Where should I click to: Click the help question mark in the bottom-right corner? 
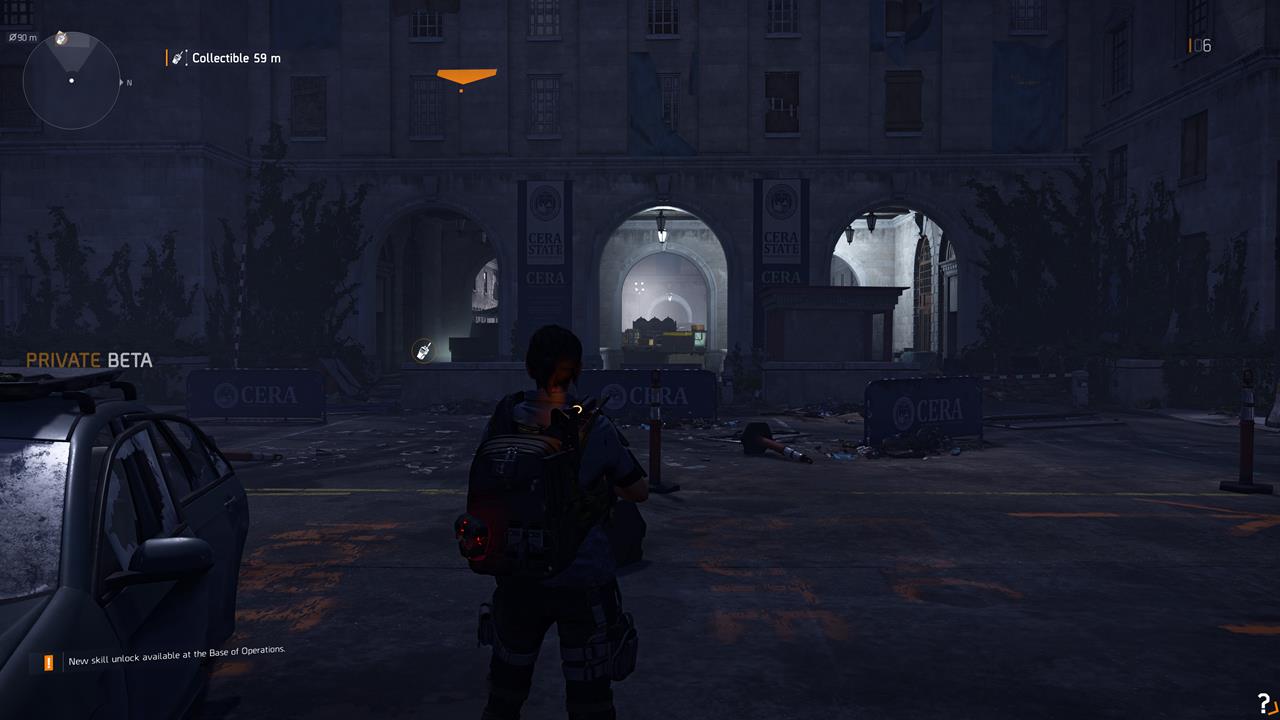[1266, 704]
